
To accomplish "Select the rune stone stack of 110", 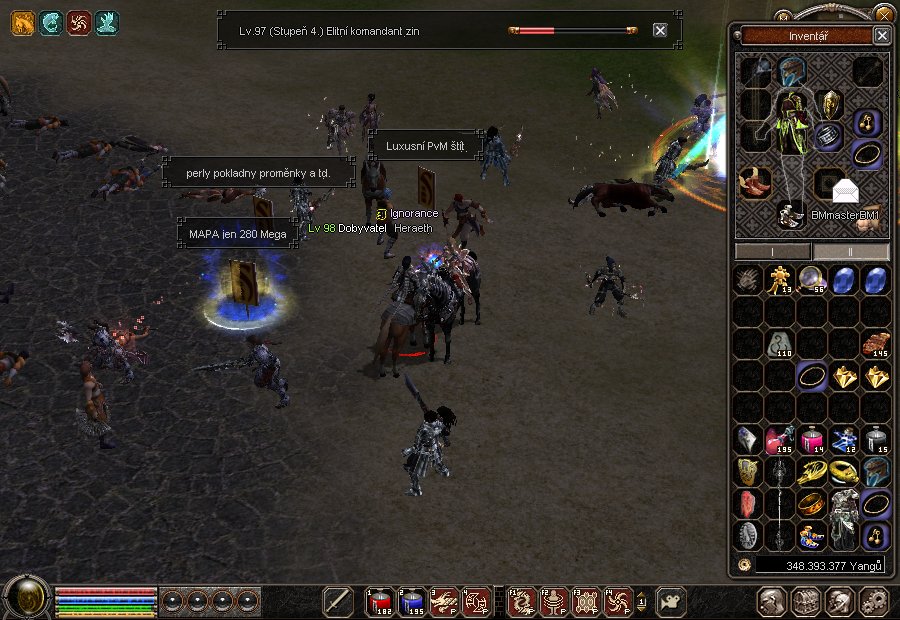I will 779,344.
